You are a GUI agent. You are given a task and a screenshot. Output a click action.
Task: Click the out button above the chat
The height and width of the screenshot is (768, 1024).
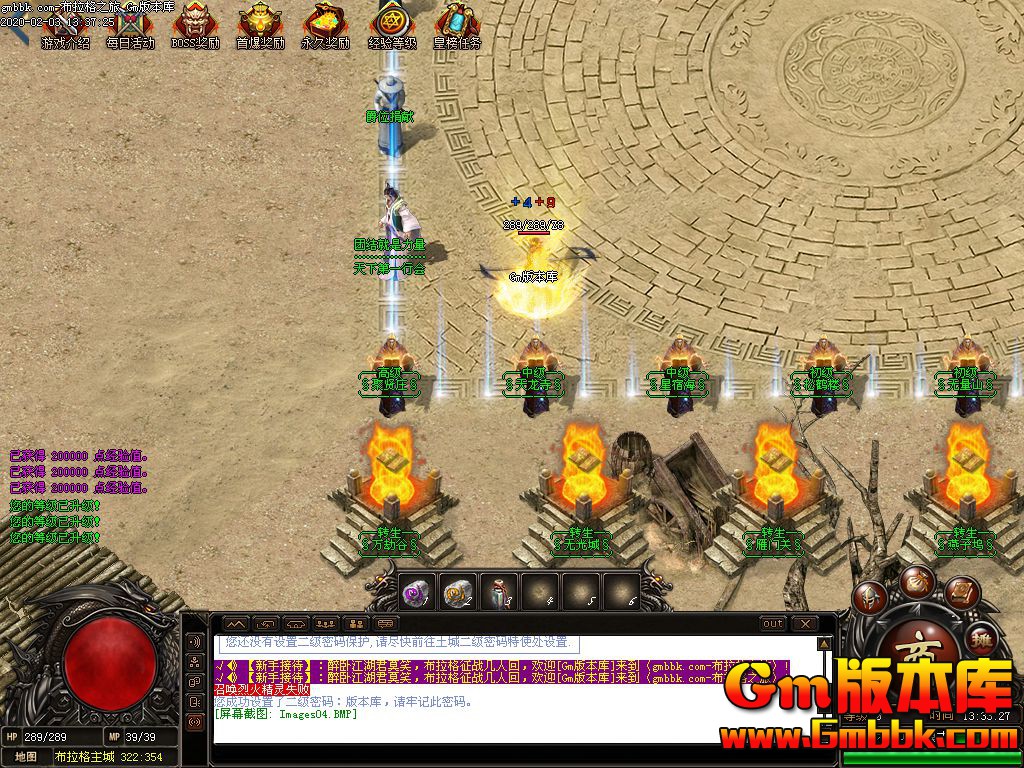point(773,624)
